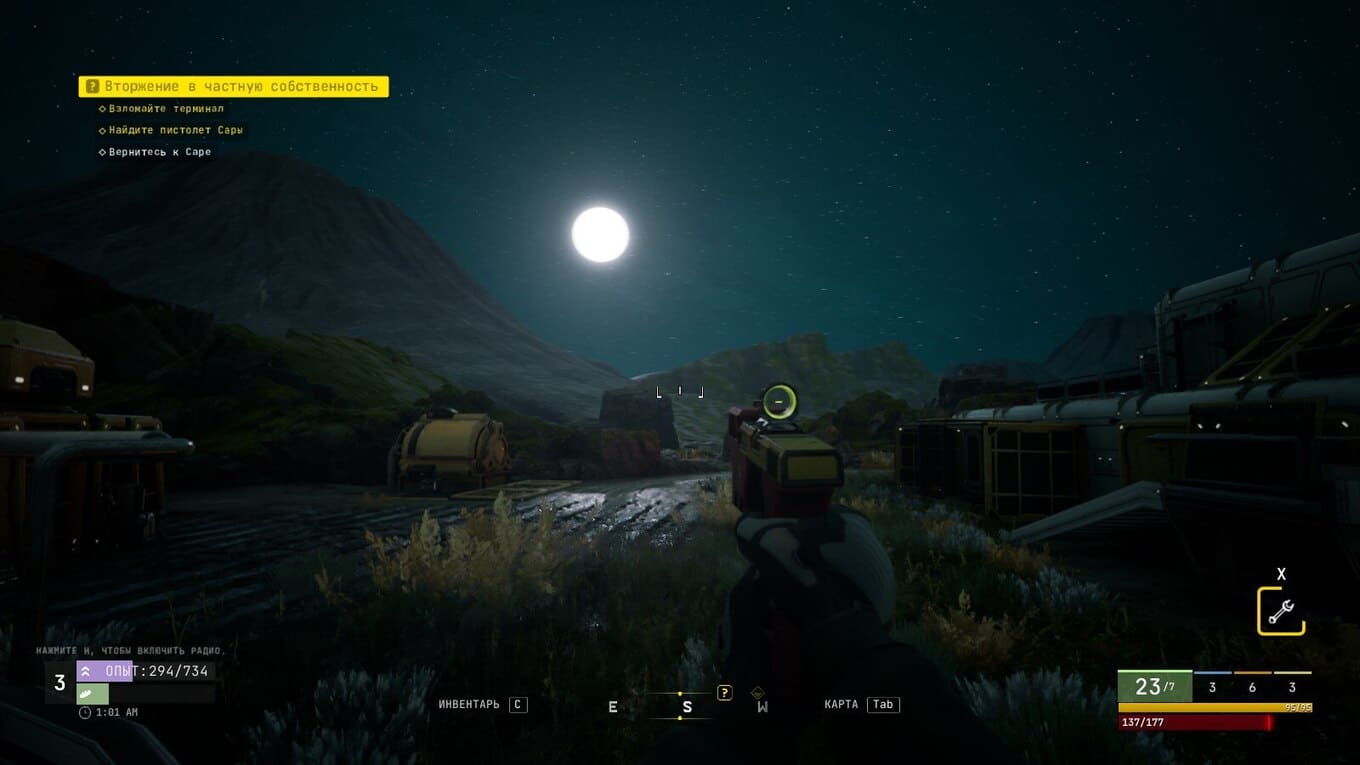The image size is (1360, 765).
Task: Select the active weapon slot showing 23
Action: tap(1154, 687)
